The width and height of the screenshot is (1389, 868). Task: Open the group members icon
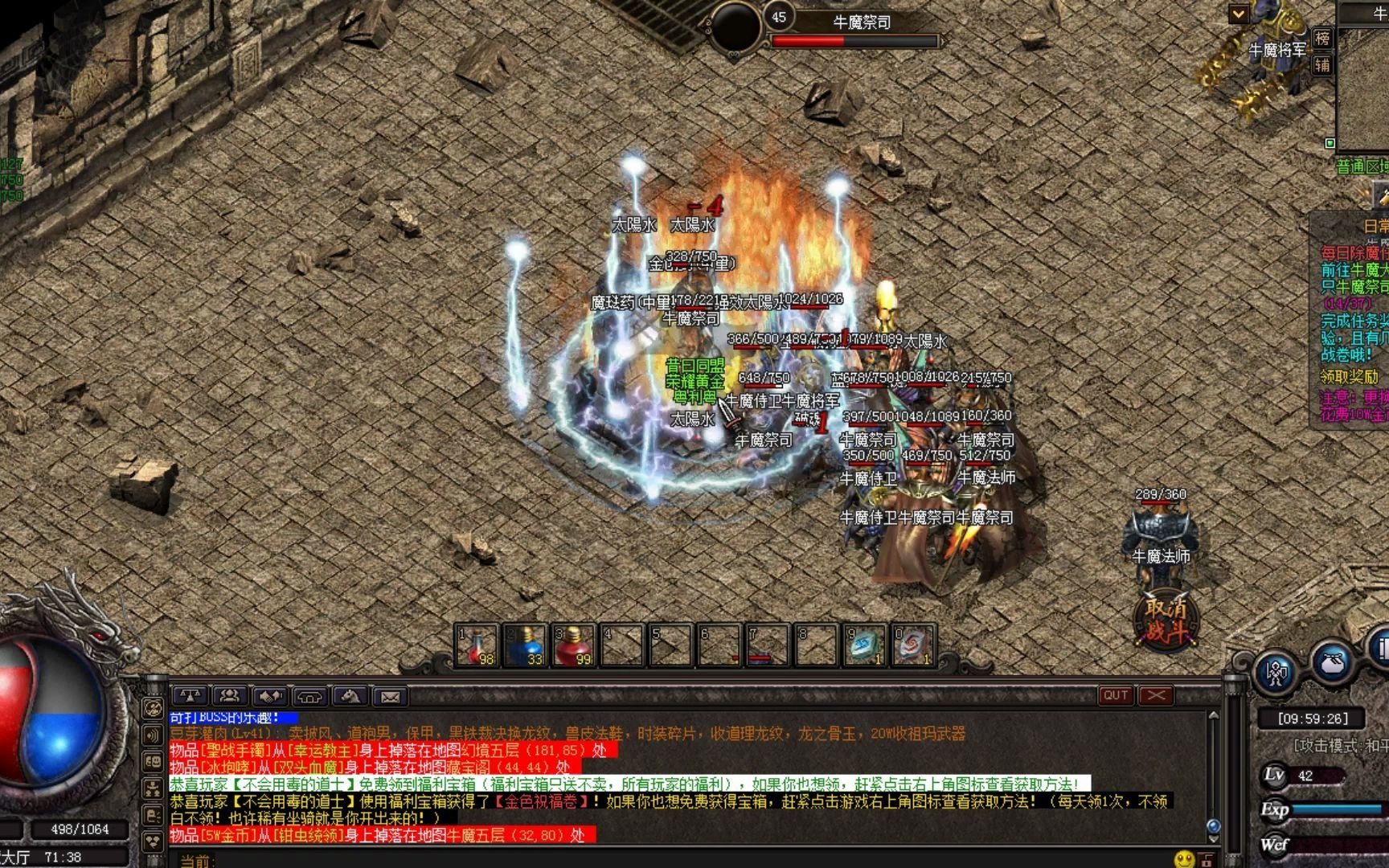(230, 696)
